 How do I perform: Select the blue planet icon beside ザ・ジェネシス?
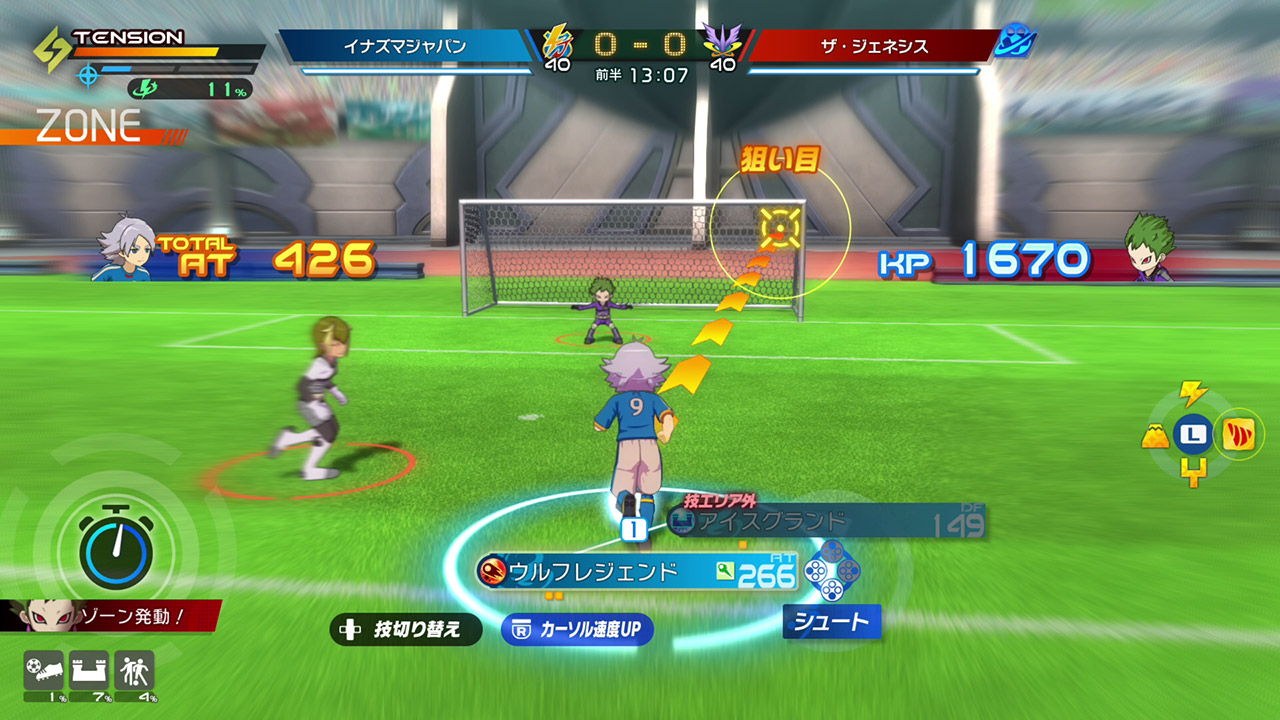click(1014, 42)
